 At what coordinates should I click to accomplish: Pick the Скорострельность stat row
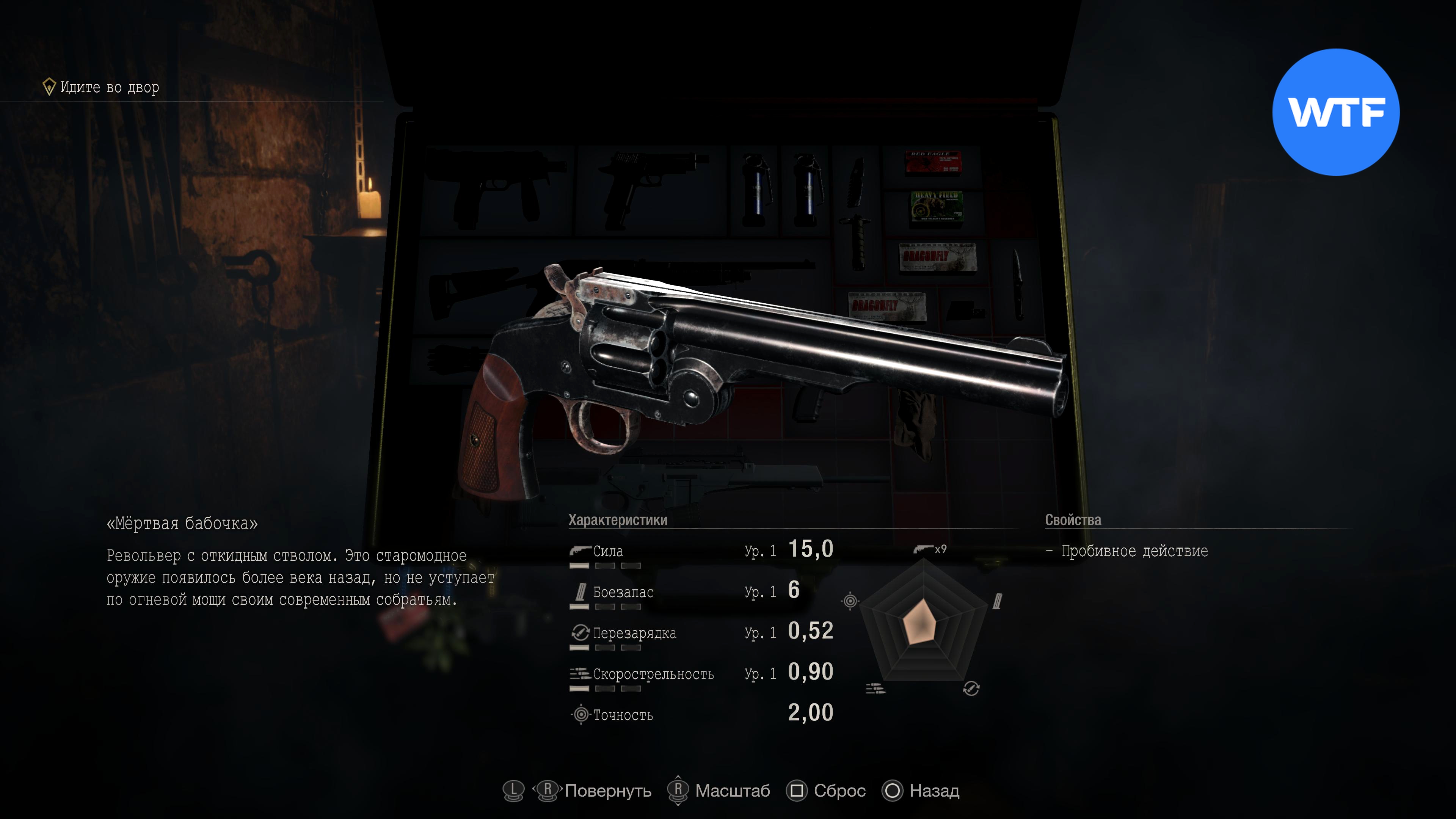(x=701, y=674)
